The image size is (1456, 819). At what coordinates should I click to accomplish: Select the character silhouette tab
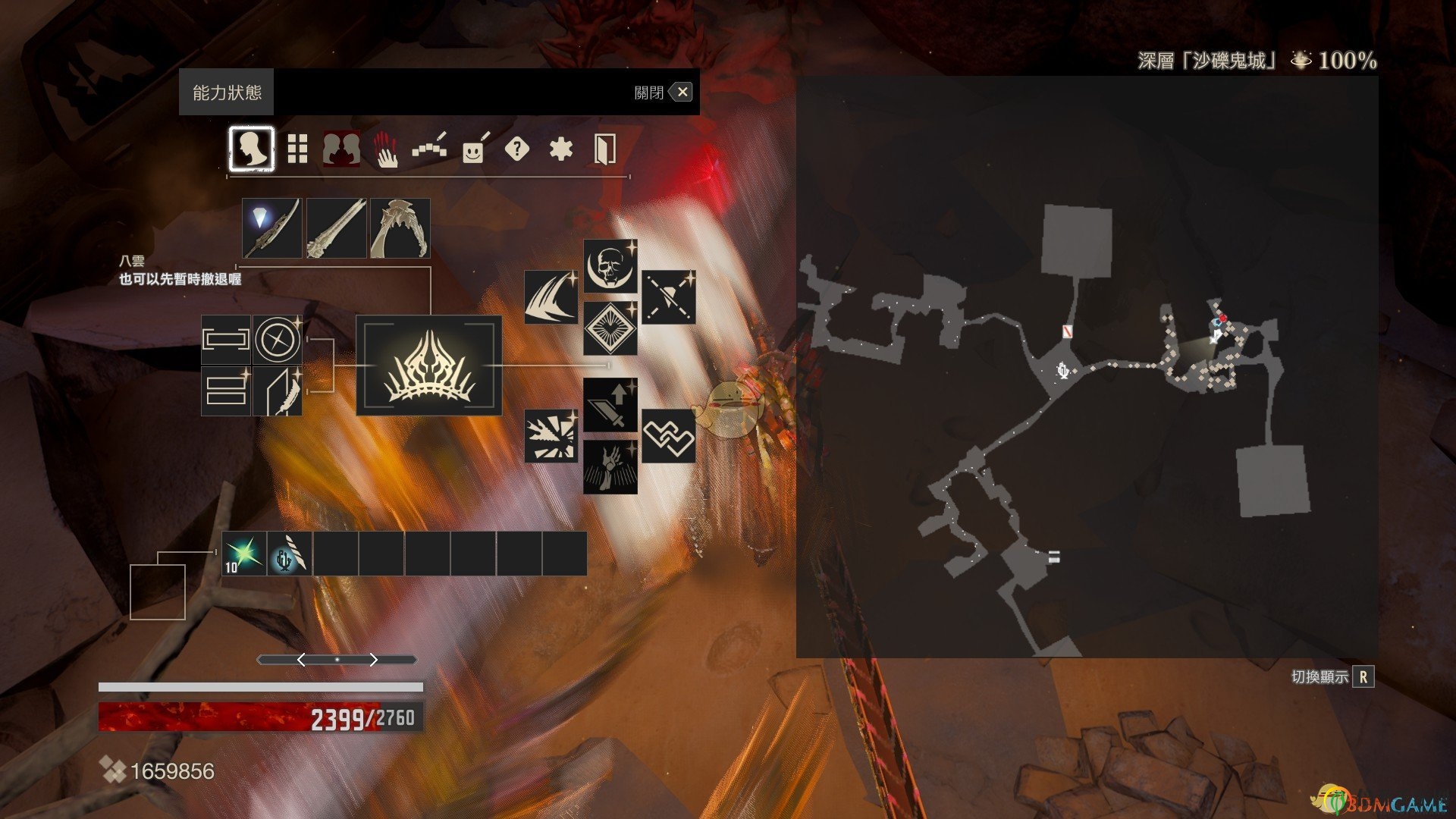tap(251, 149)
